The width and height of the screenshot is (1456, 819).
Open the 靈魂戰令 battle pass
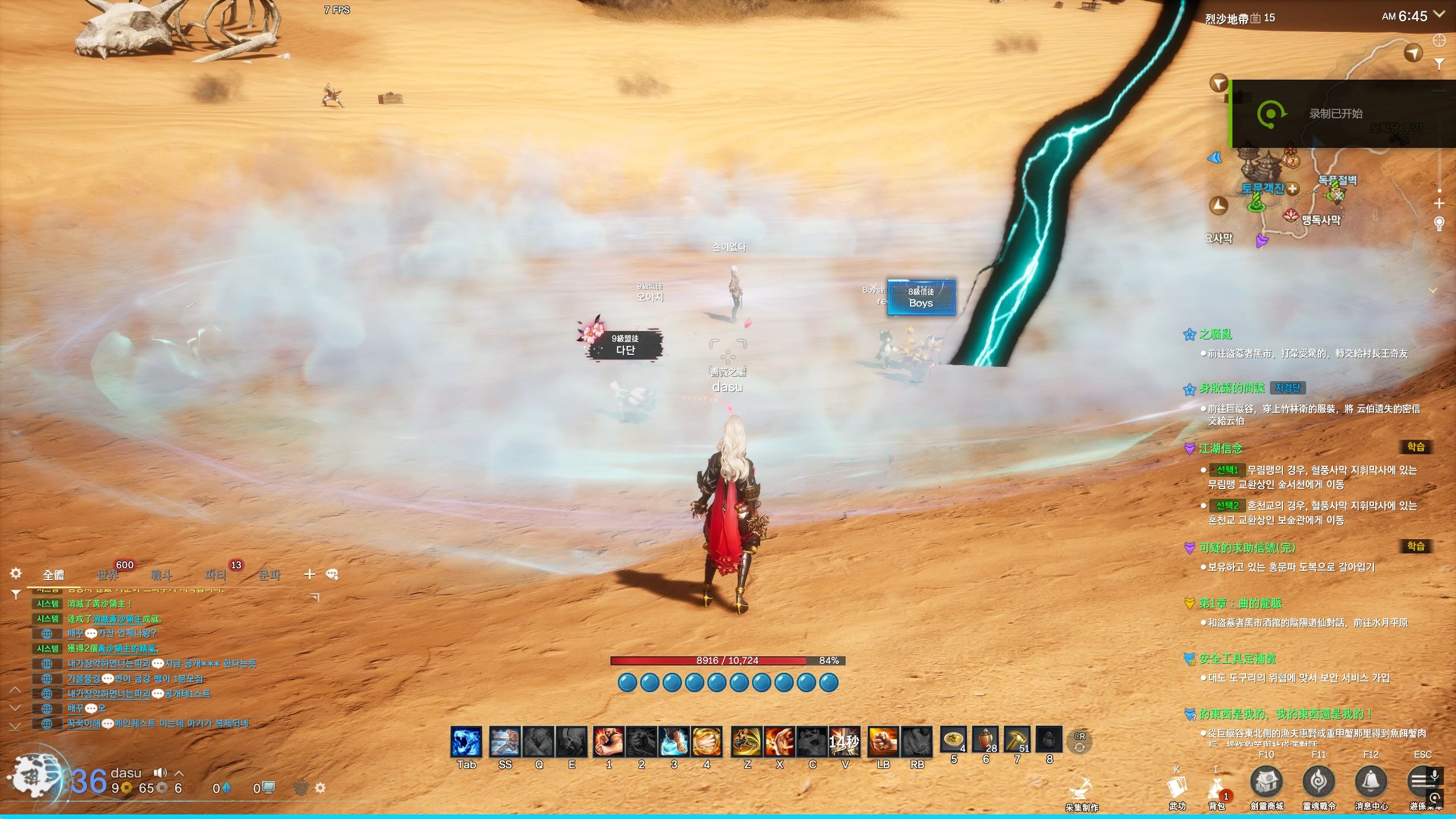click(x=1319, y=783)
